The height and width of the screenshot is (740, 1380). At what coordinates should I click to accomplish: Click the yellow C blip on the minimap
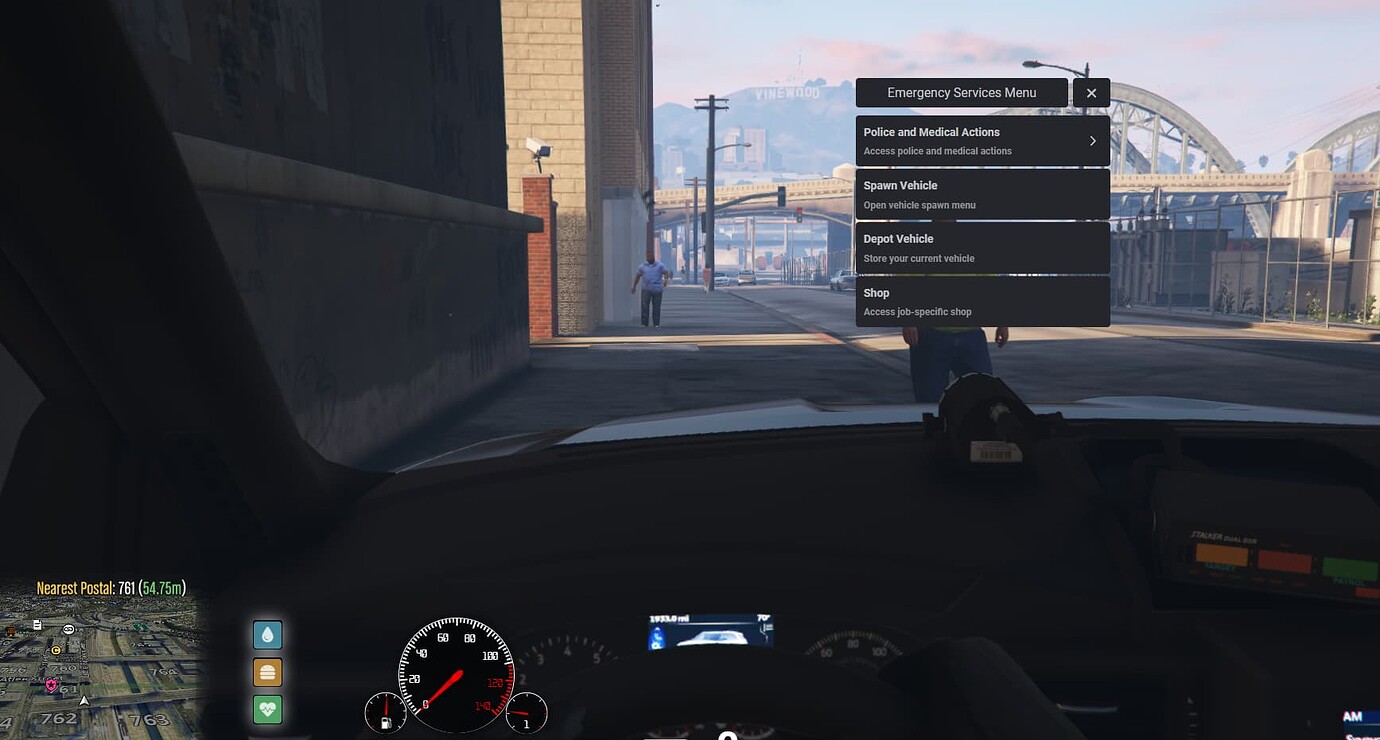(55, 650)
